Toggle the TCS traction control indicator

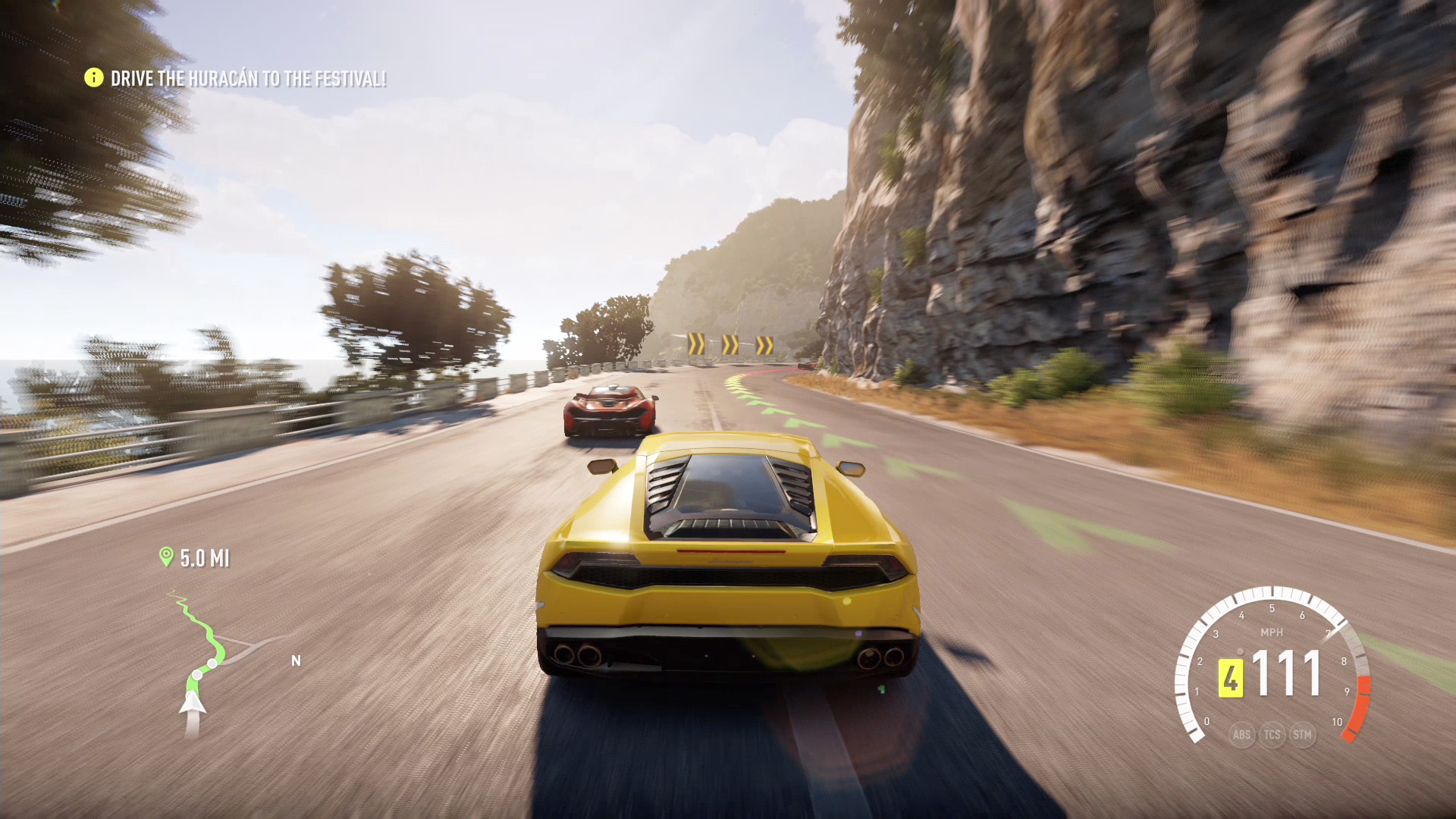(1272, 736)
